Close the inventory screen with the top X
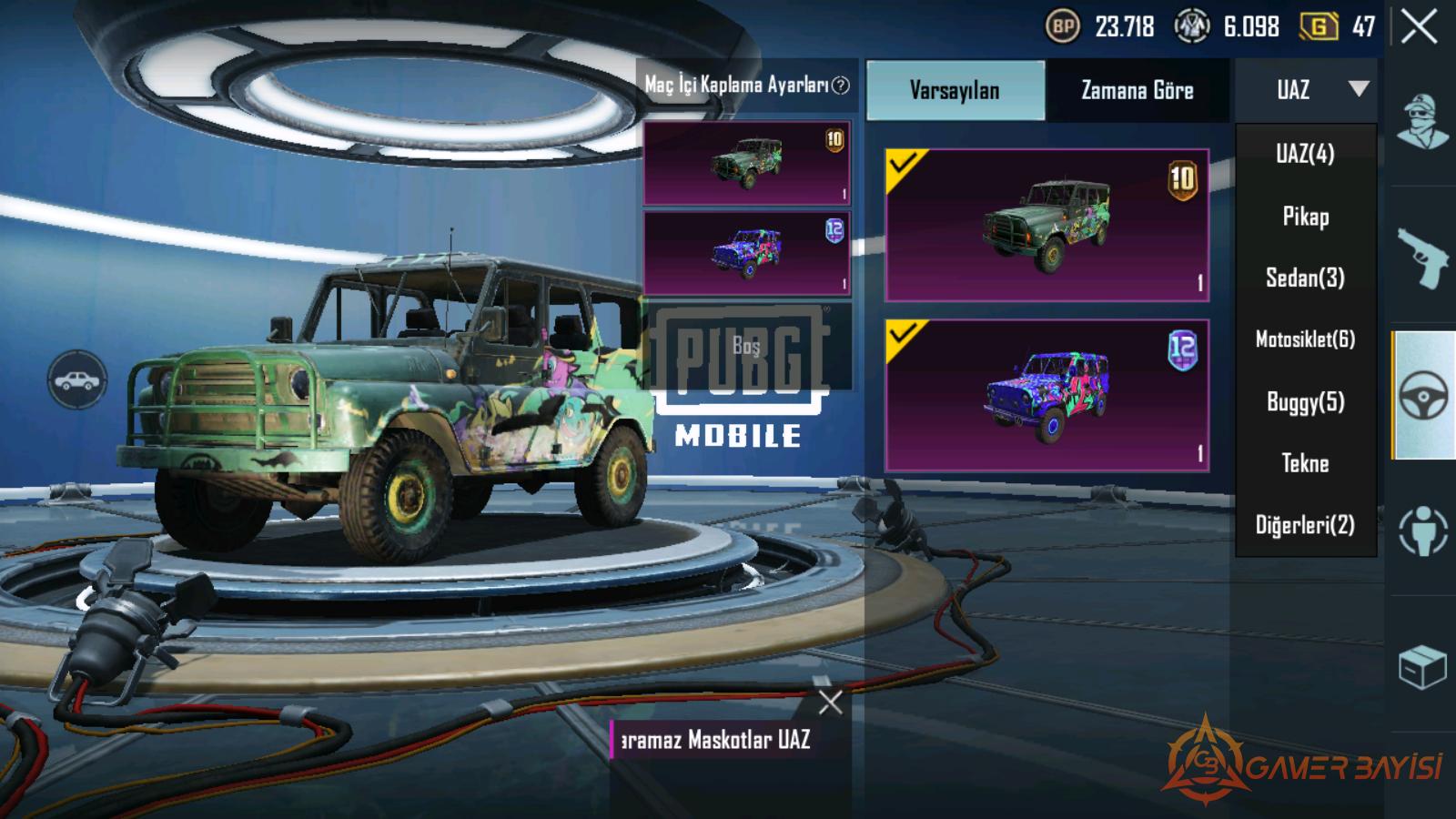Screen dimensions: 1456x819 tap(1419, 27)
